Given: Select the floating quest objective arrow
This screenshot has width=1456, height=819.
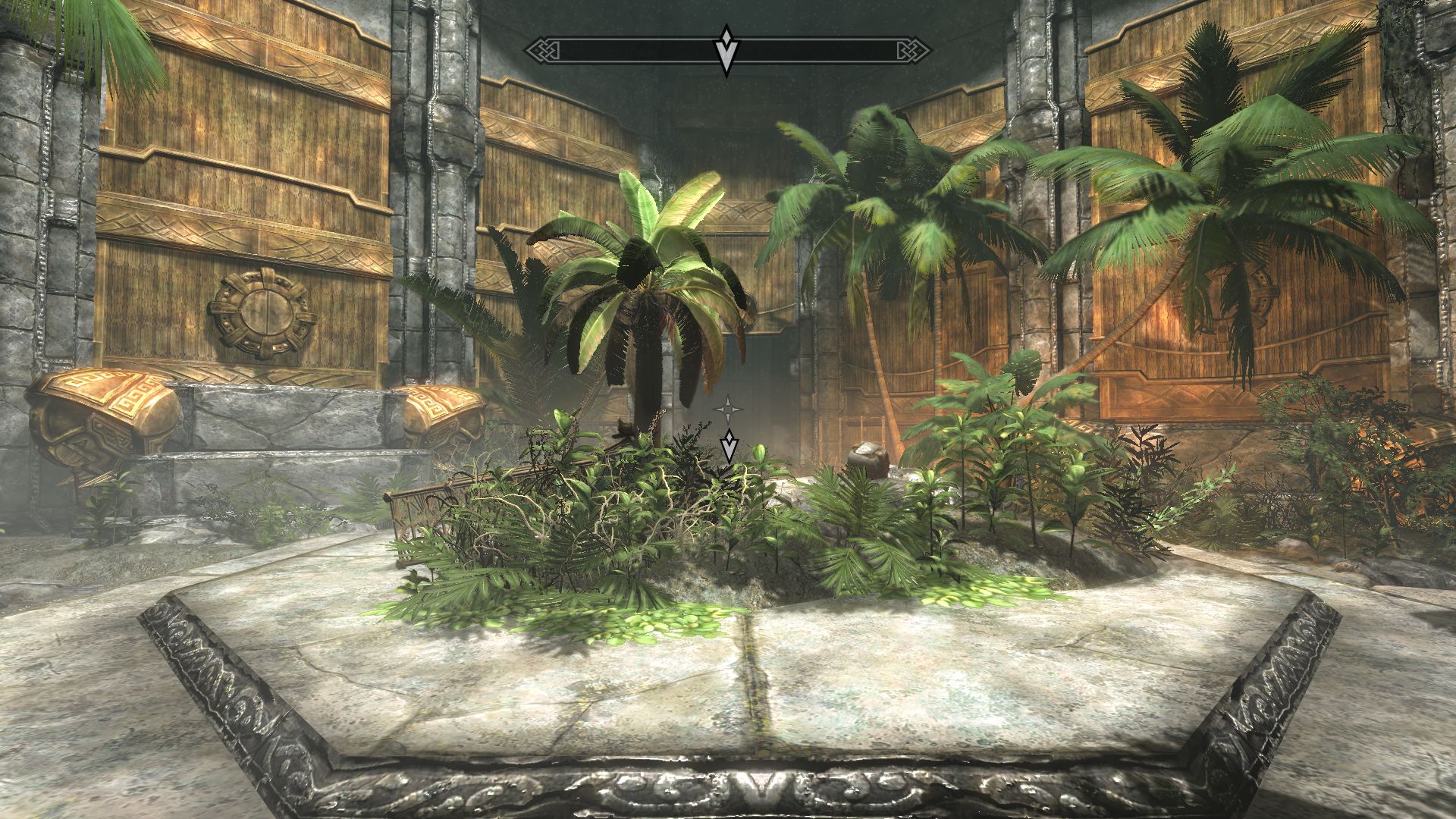Looking at the screenshot, I should [x=729, y=445].
